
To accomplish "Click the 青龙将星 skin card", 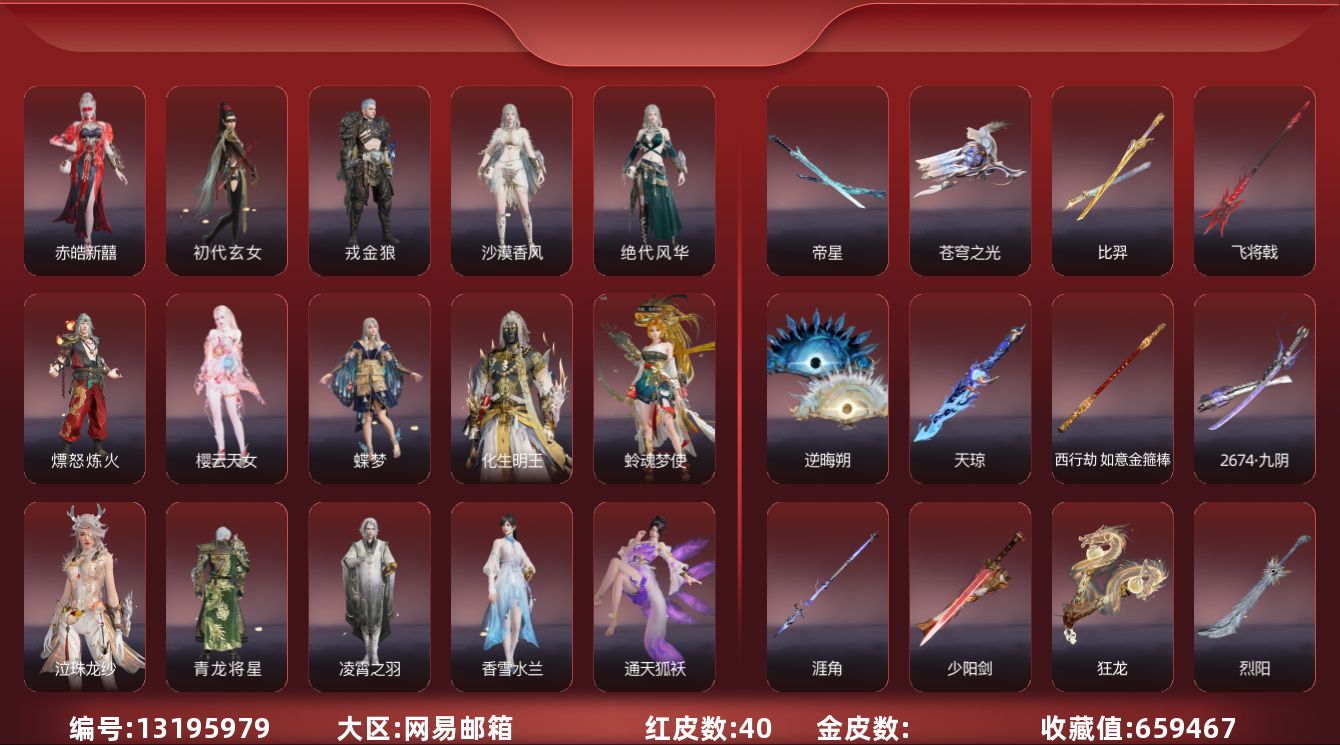I will (x=227, y=596).
